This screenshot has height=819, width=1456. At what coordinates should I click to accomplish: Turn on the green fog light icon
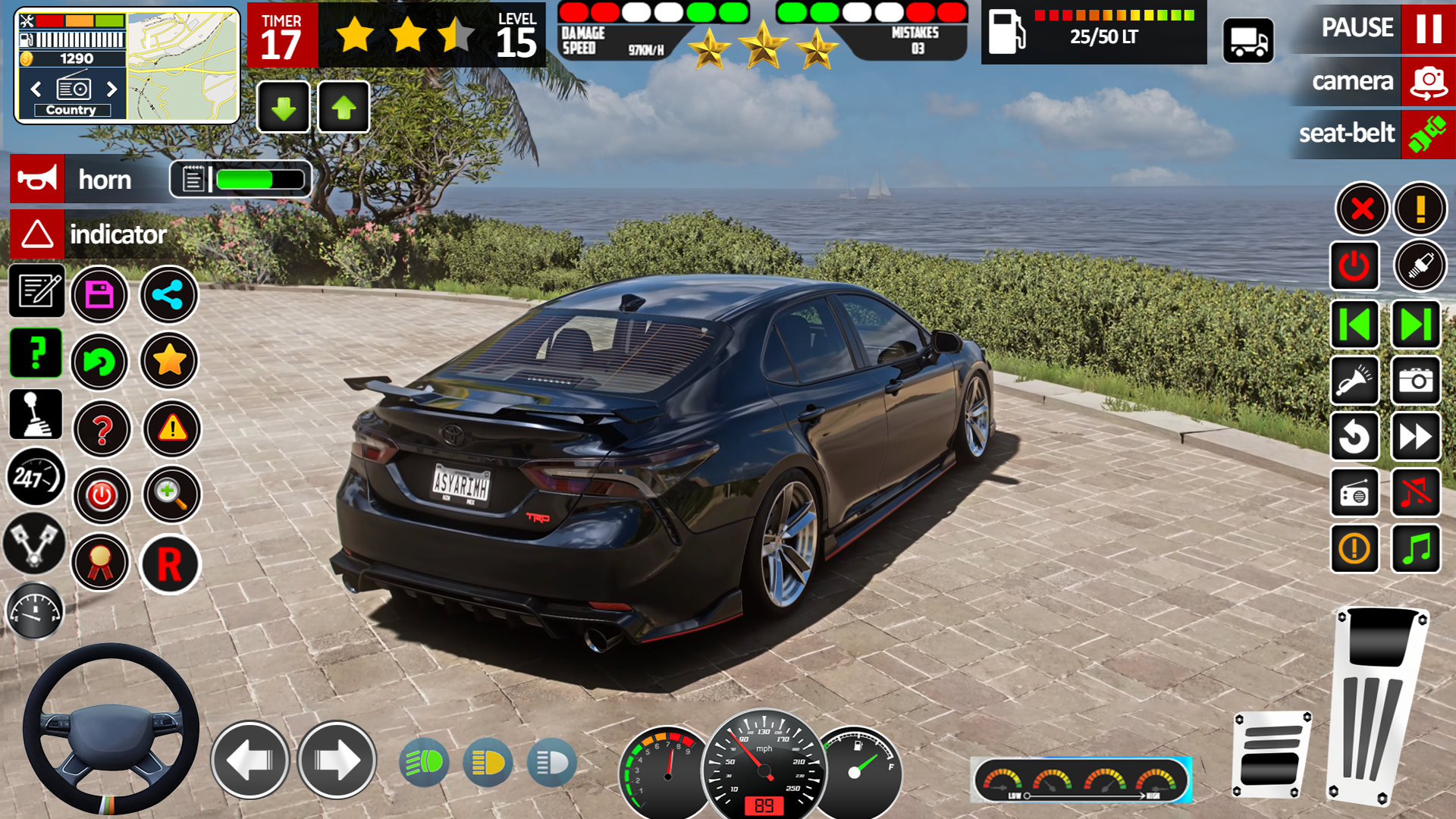[x=424, y=762]
